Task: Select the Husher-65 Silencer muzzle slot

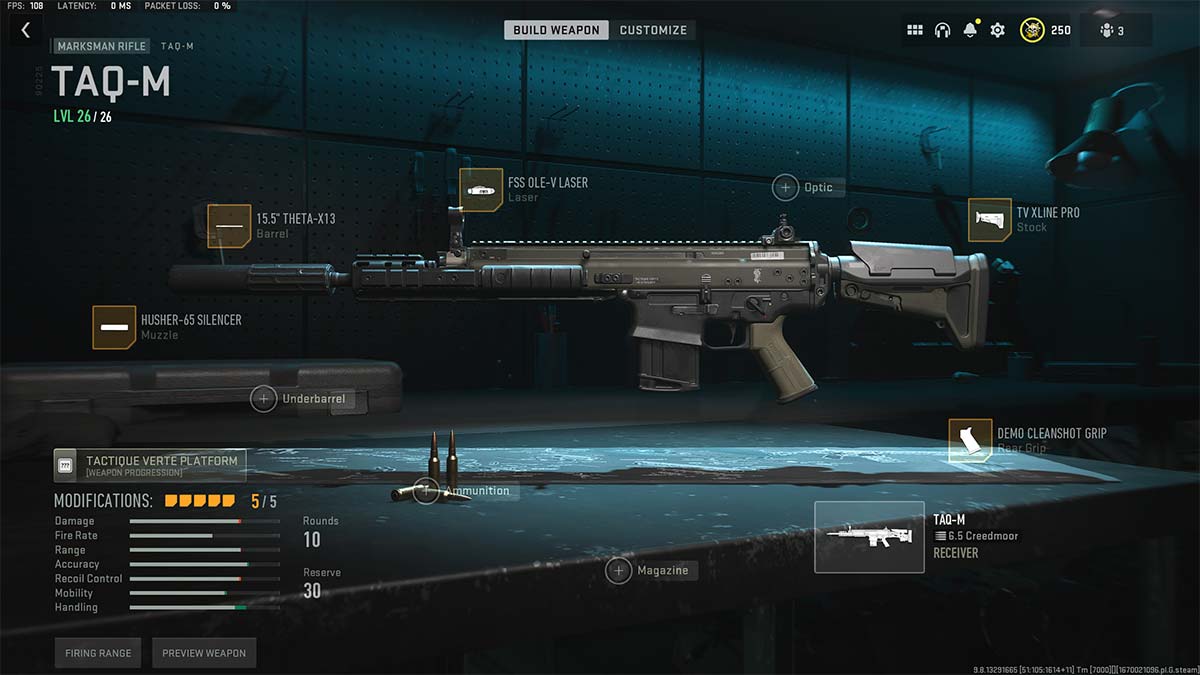Action: point(114,327)
